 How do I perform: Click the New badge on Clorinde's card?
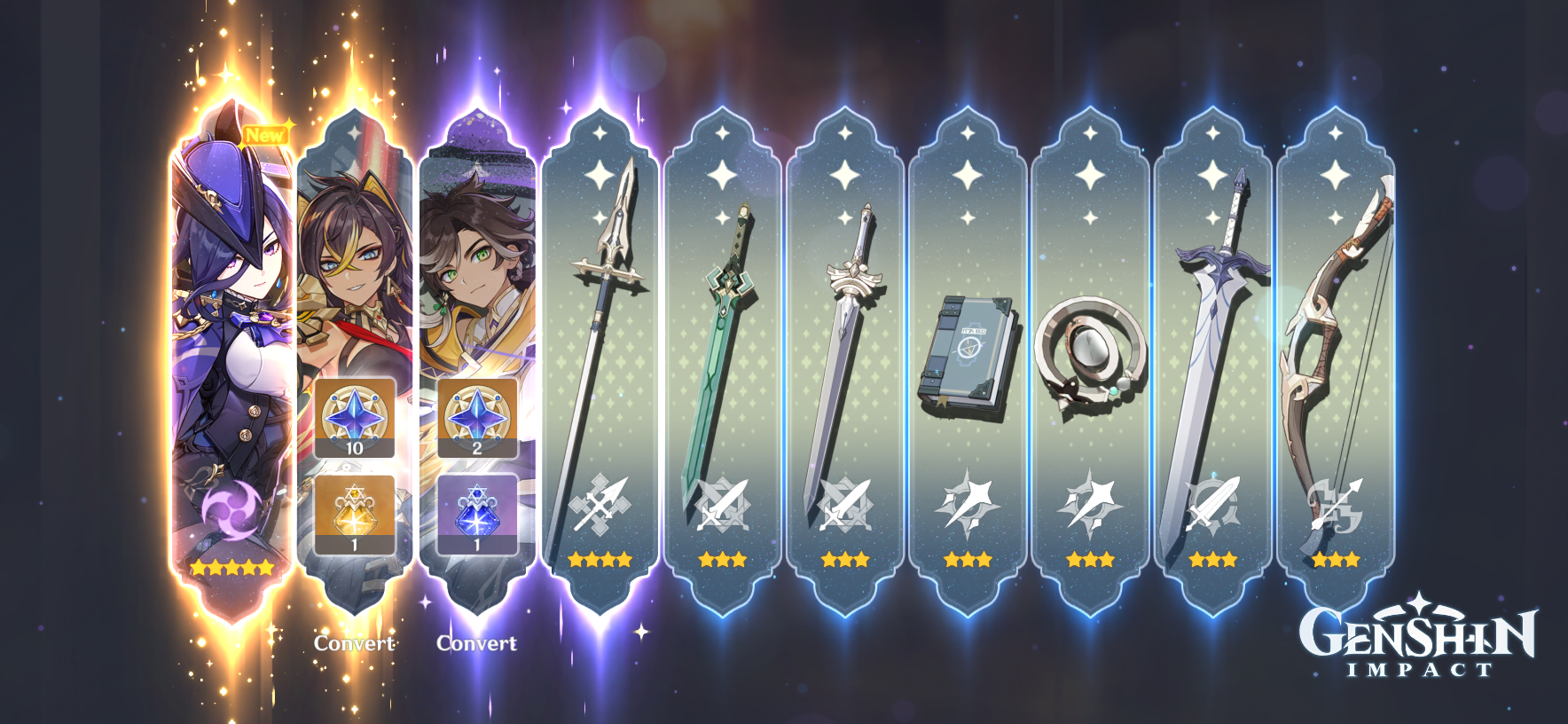pyautogui.click(x=265, y=136)
